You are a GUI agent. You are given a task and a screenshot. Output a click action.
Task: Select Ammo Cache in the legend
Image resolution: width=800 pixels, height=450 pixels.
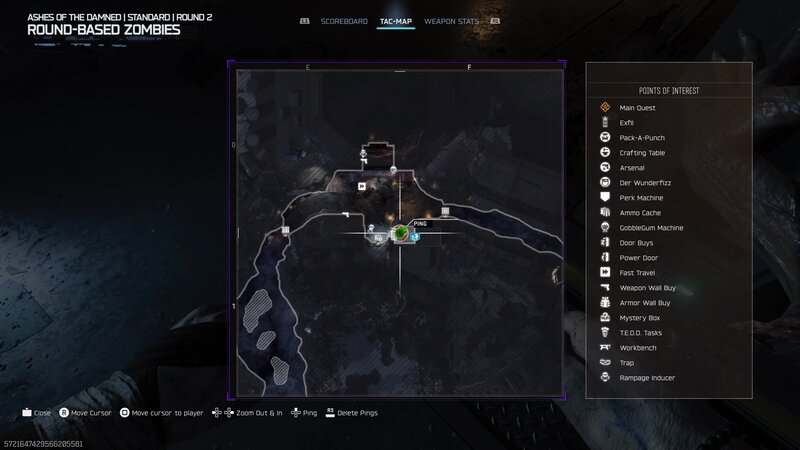[639, 213]
